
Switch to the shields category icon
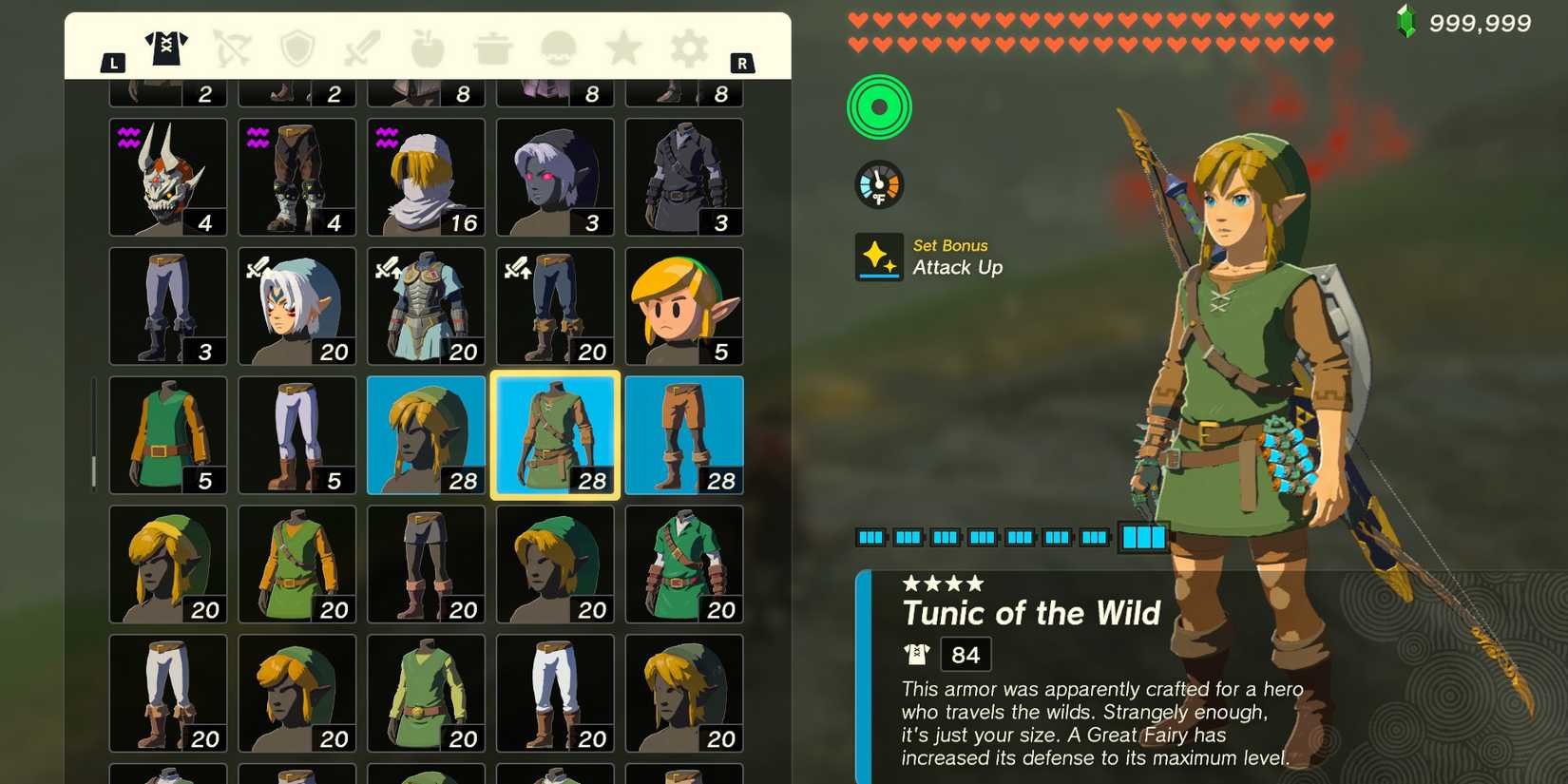click(x=297, y=48)
